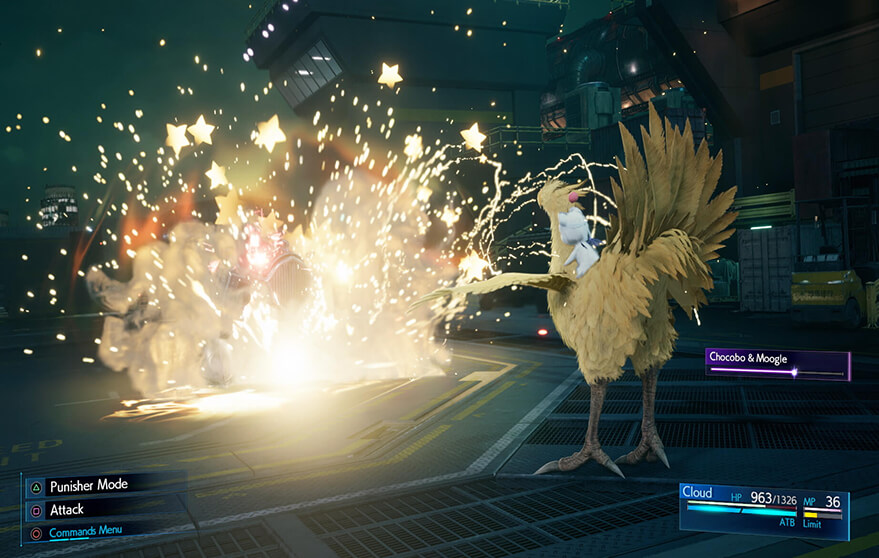Select the Punisher Mode command
879x558 pixels.
88,485
